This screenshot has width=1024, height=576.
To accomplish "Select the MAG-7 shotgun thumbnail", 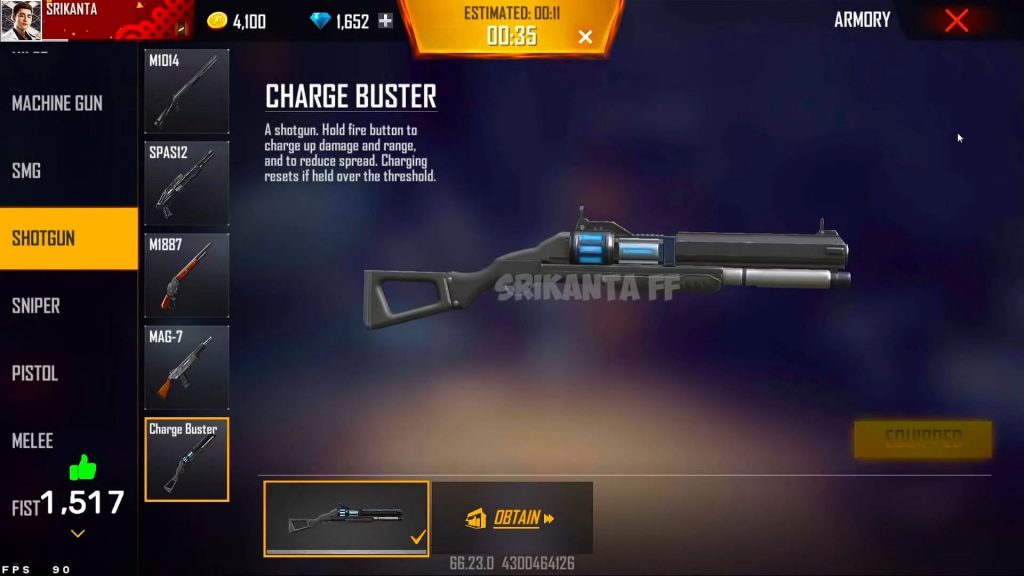I will [187, 367].
